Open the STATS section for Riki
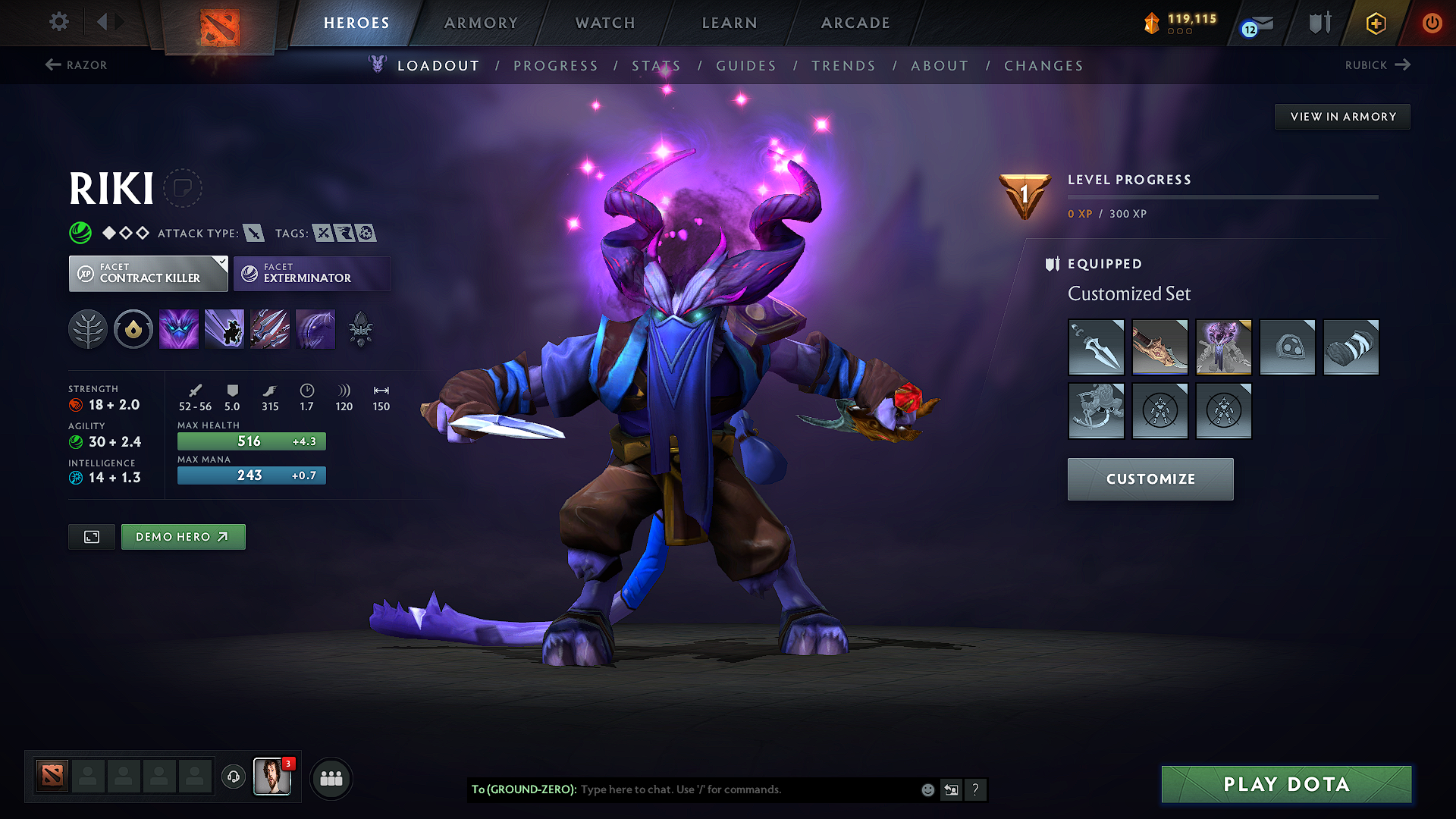 655,66
